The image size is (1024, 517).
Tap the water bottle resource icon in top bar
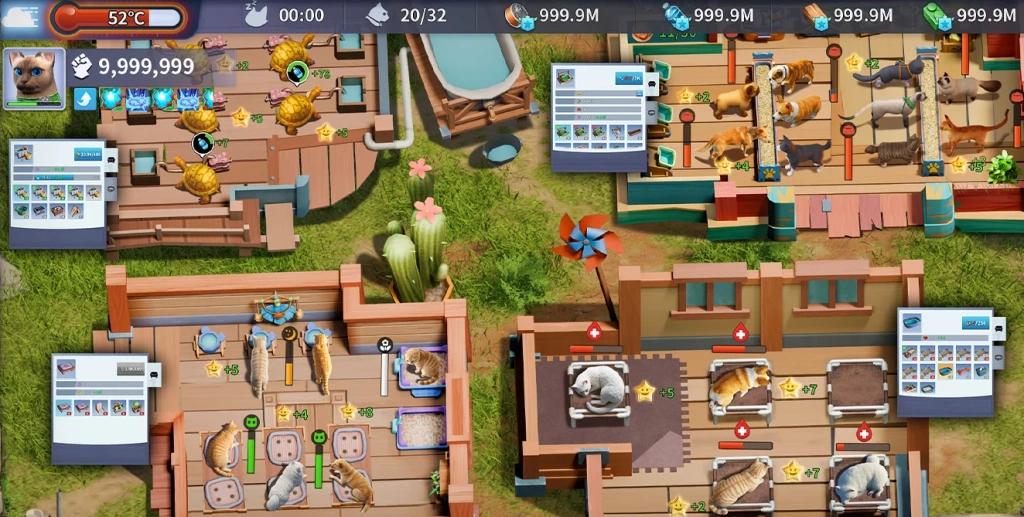click(x=676, y=15)
